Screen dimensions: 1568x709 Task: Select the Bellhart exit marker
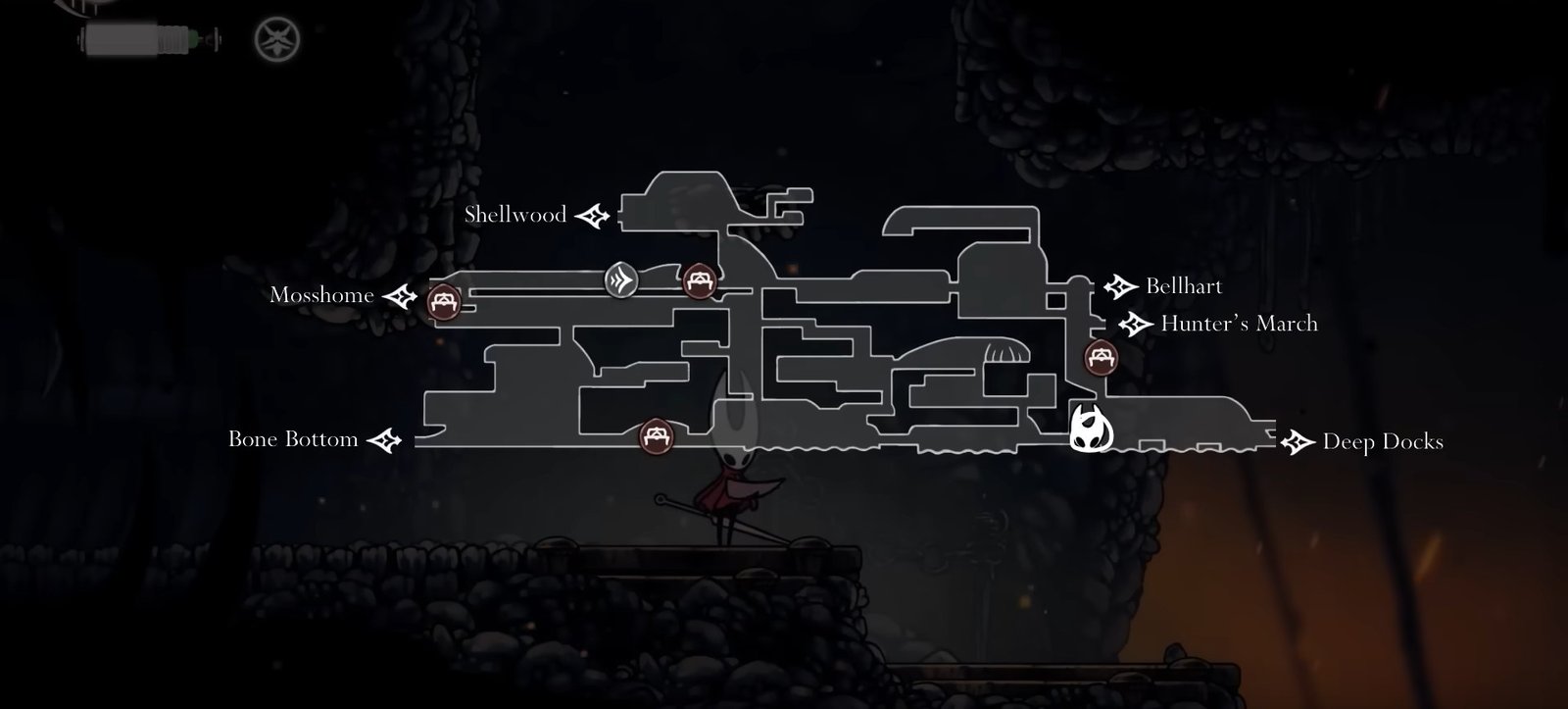(x=1119, y=286)
